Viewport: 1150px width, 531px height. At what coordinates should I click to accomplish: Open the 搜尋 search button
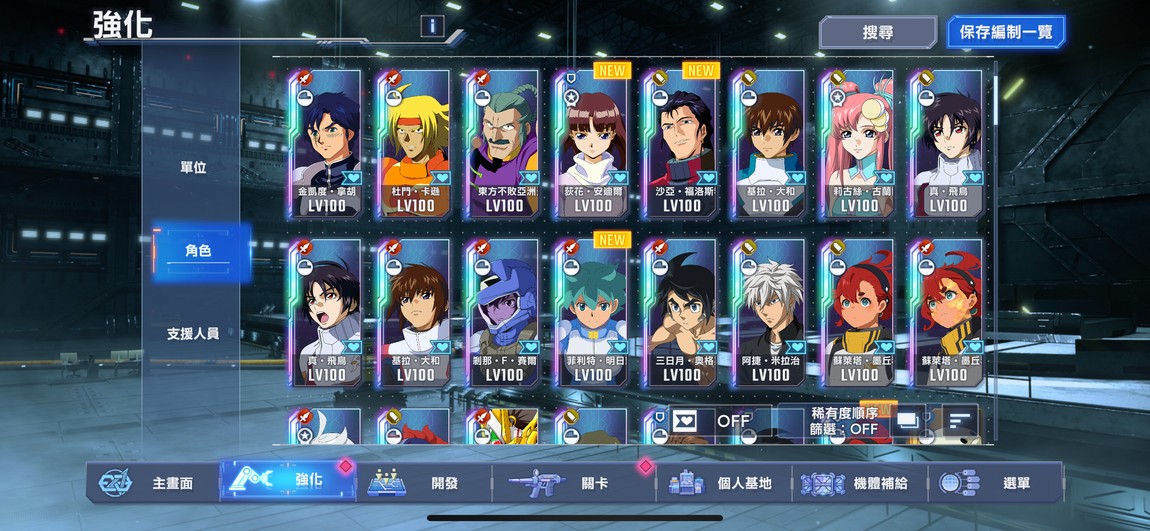[877, 32]
